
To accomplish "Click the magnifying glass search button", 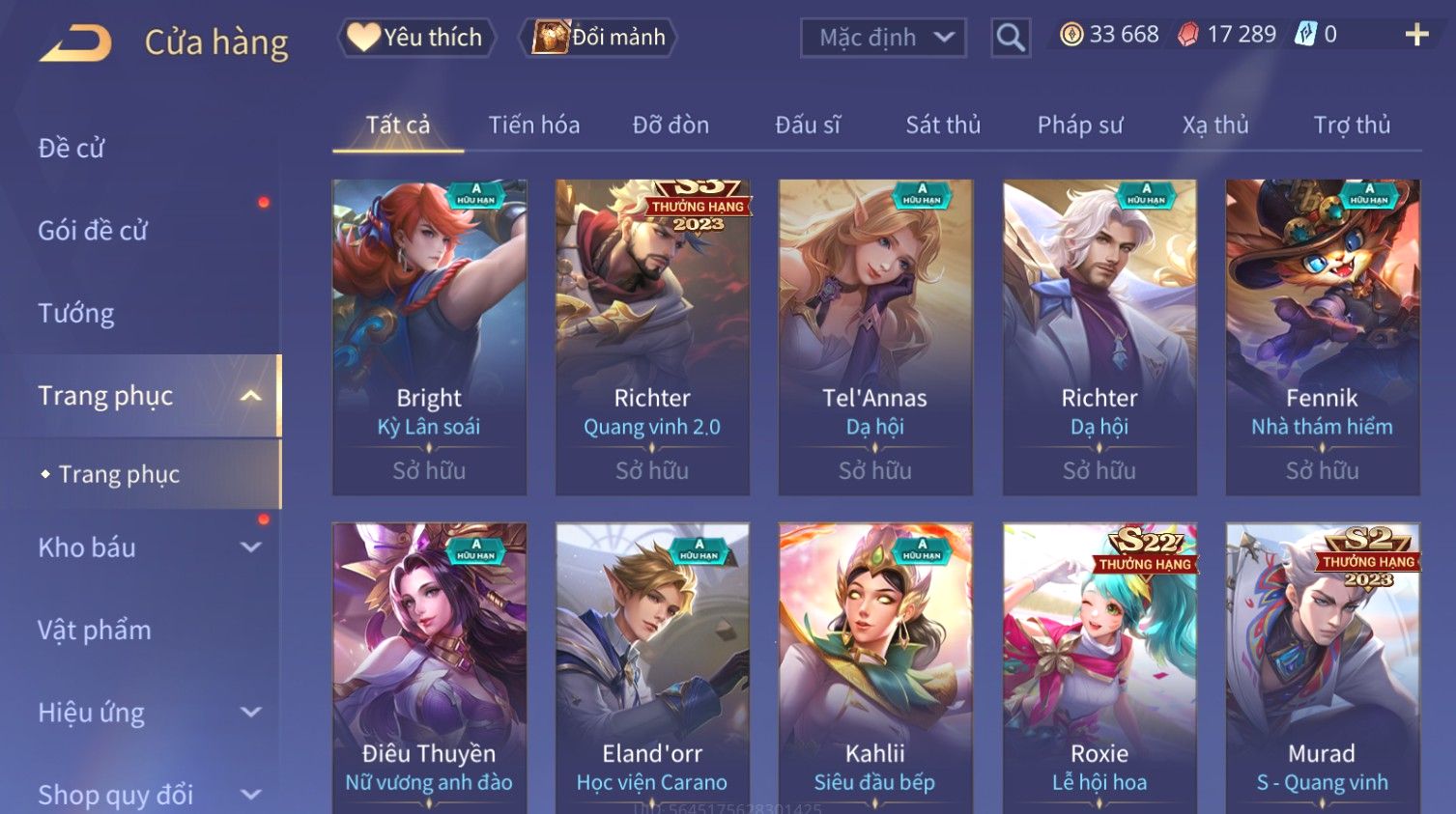I will tap(1011, 38).
